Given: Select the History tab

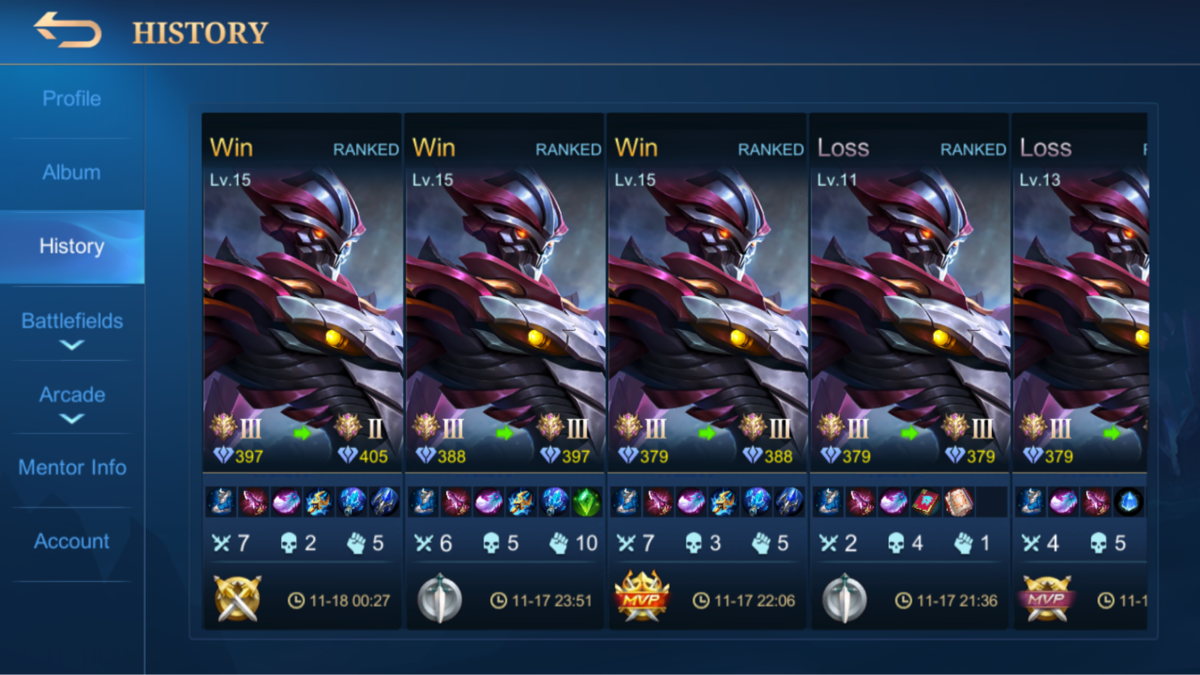Looking at the screenshot, I should 71,246.
